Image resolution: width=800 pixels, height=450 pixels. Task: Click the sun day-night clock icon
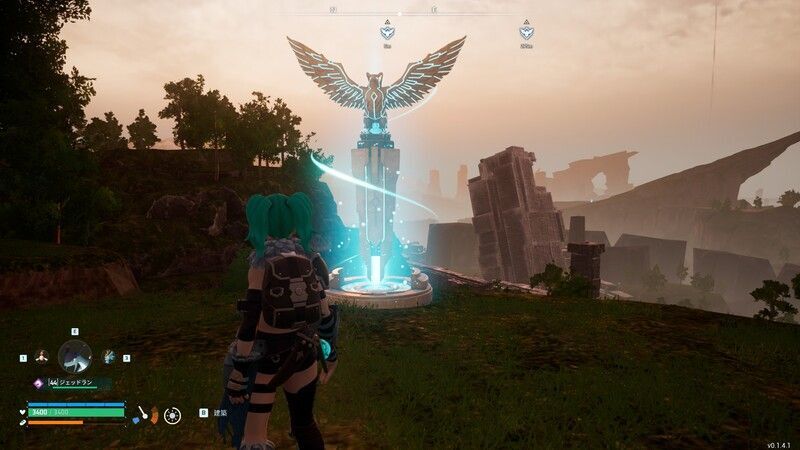(x=173, y=413)
